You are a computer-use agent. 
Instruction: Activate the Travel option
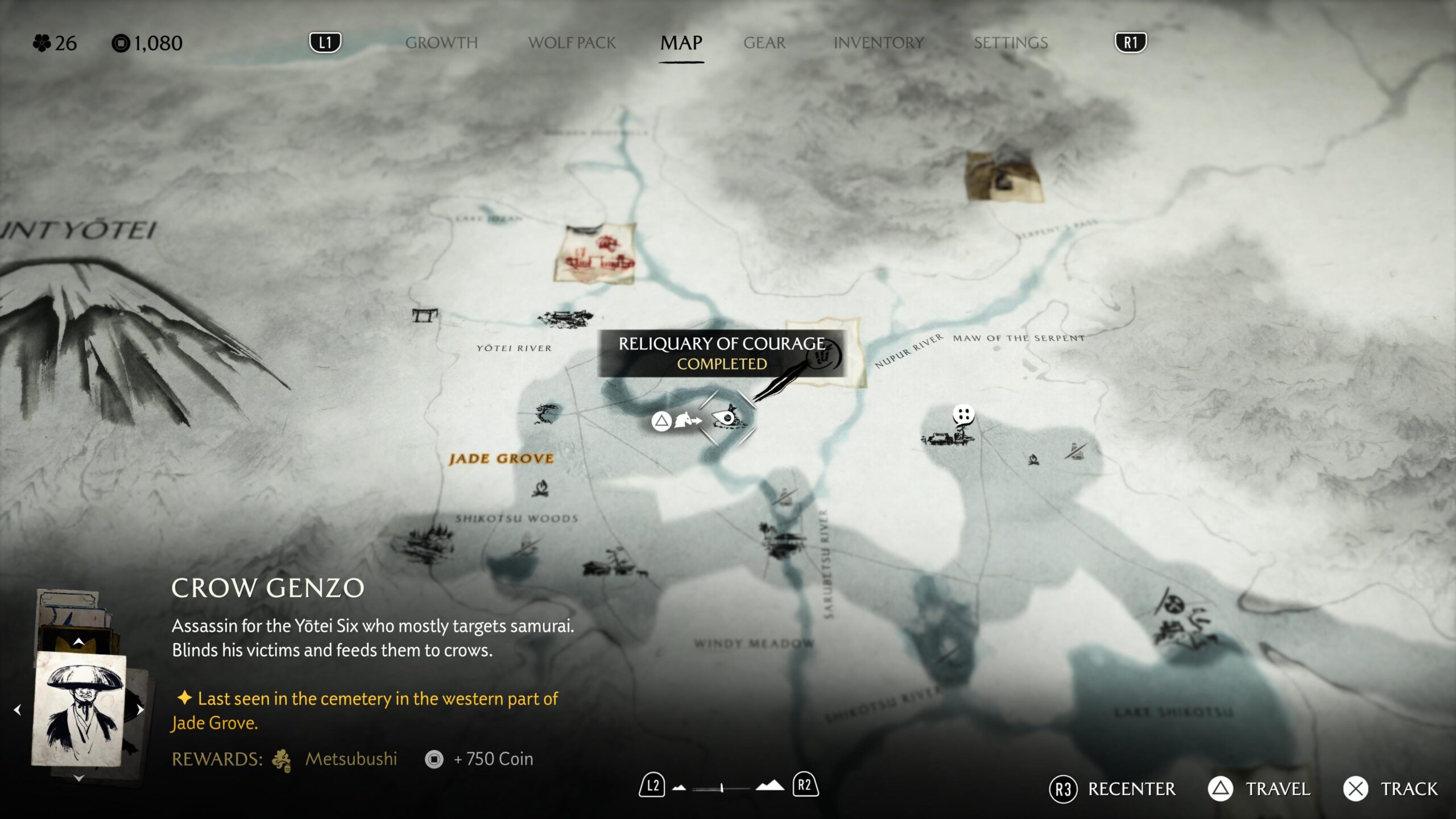[x=1259, y=789]
